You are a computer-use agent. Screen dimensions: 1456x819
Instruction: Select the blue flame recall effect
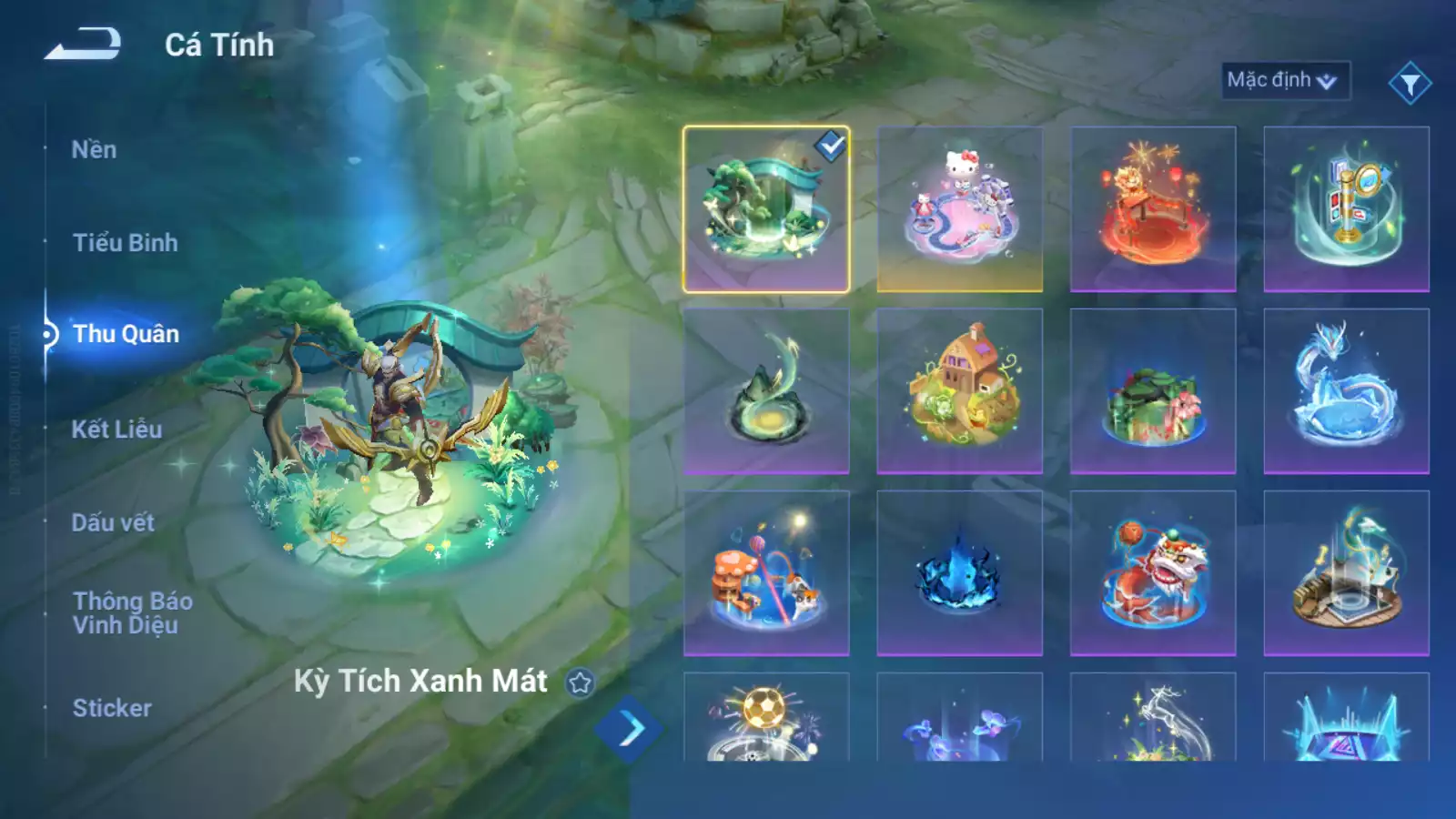[x=959, y=573]
